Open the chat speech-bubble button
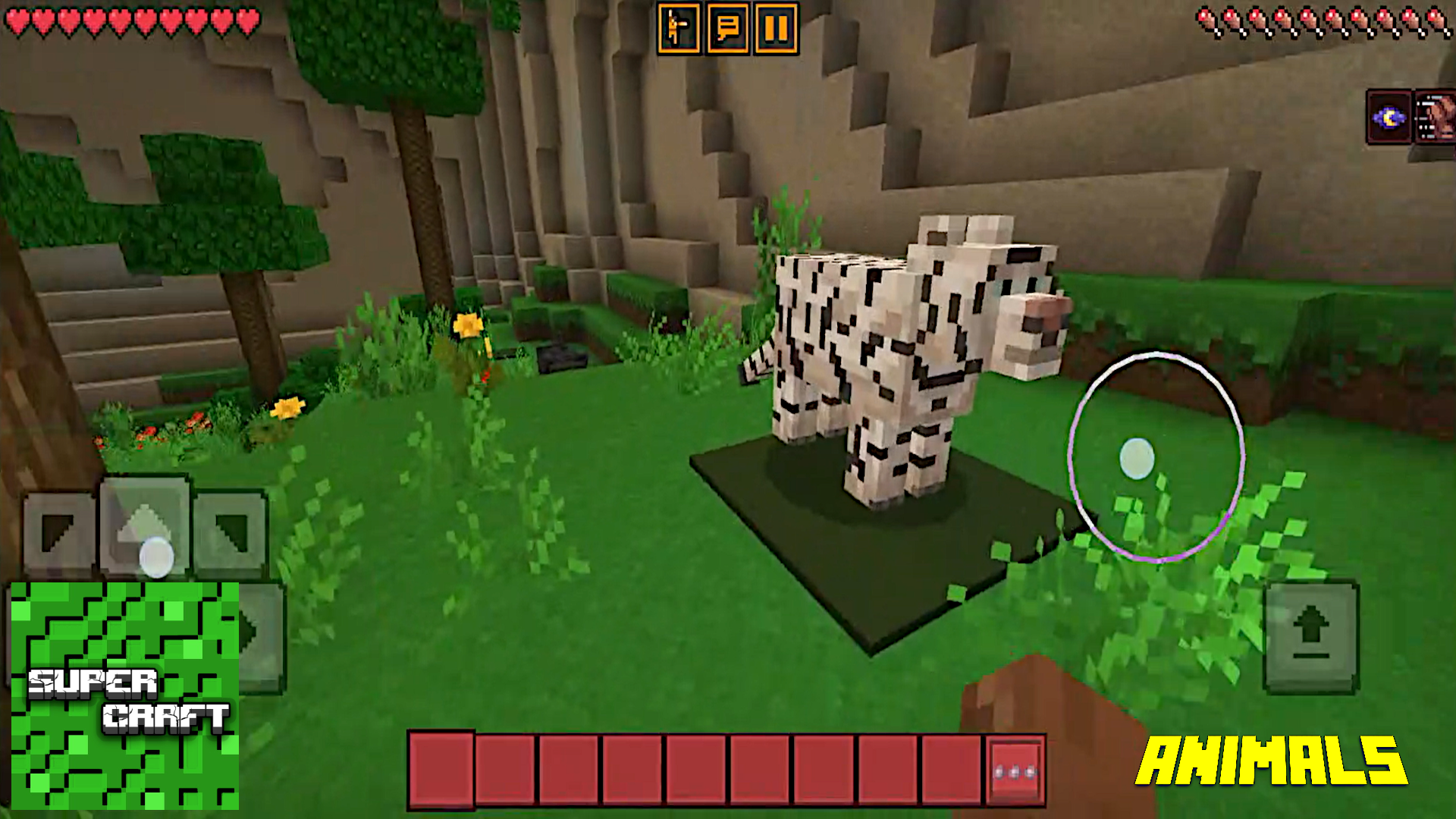The height and width of the screenshot is (819, 1456). [x=727, y=30]
